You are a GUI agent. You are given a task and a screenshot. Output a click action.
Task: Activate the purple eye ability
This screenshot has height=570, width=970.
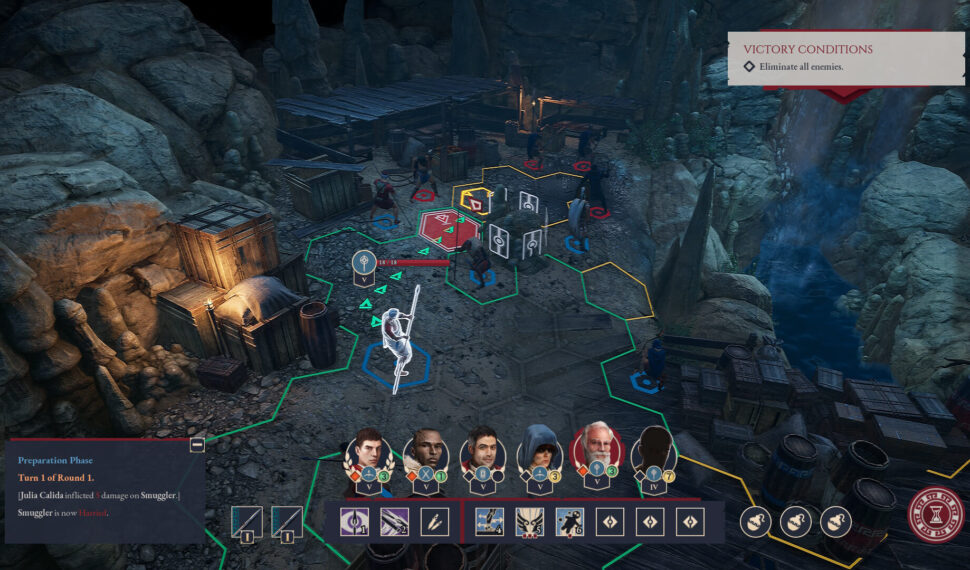tap(354, 521)
